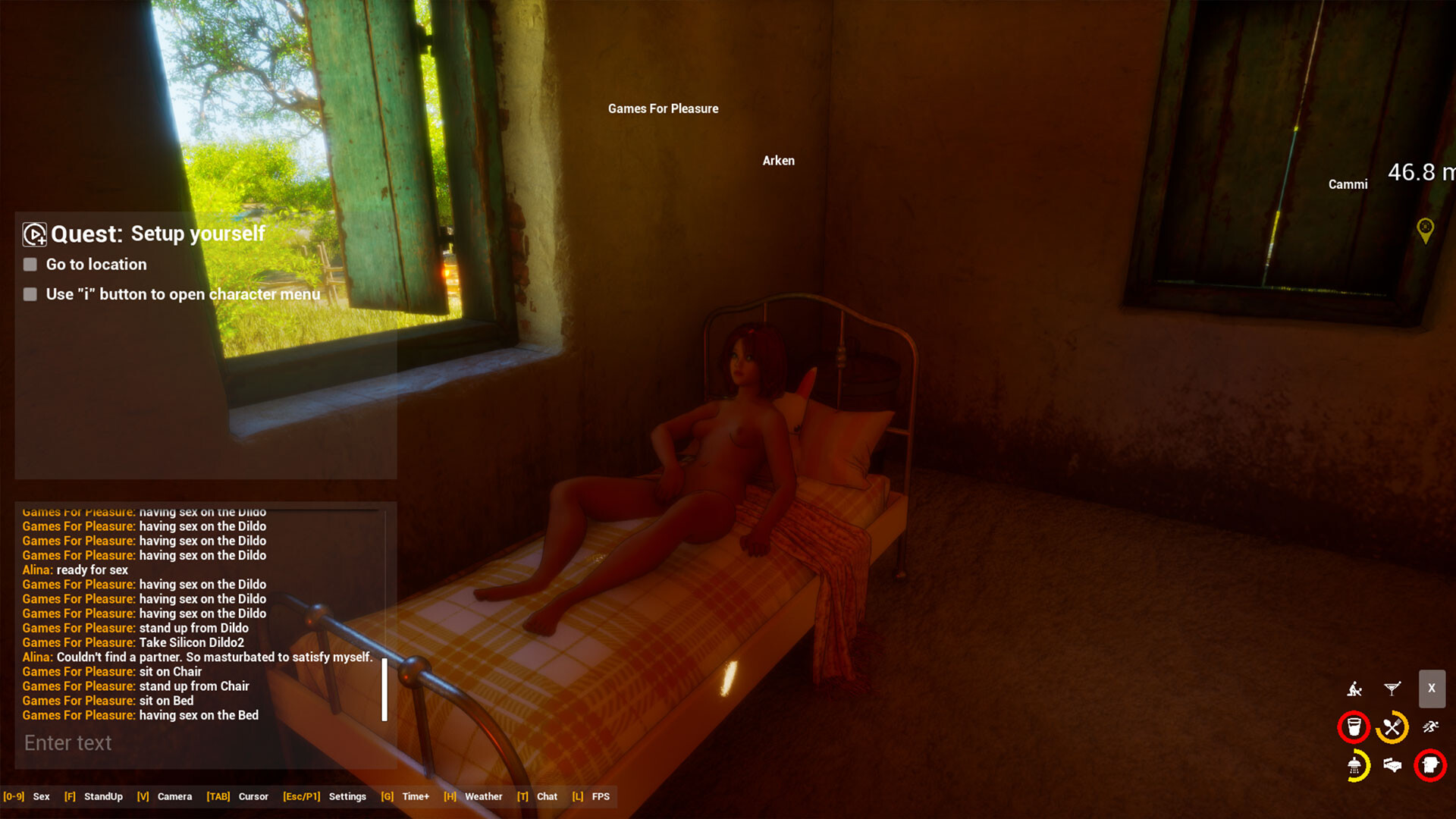Viewport: 1456px width, 819px height.
Task: Select the running stamina icon
Action: (x=1430, y=726)
